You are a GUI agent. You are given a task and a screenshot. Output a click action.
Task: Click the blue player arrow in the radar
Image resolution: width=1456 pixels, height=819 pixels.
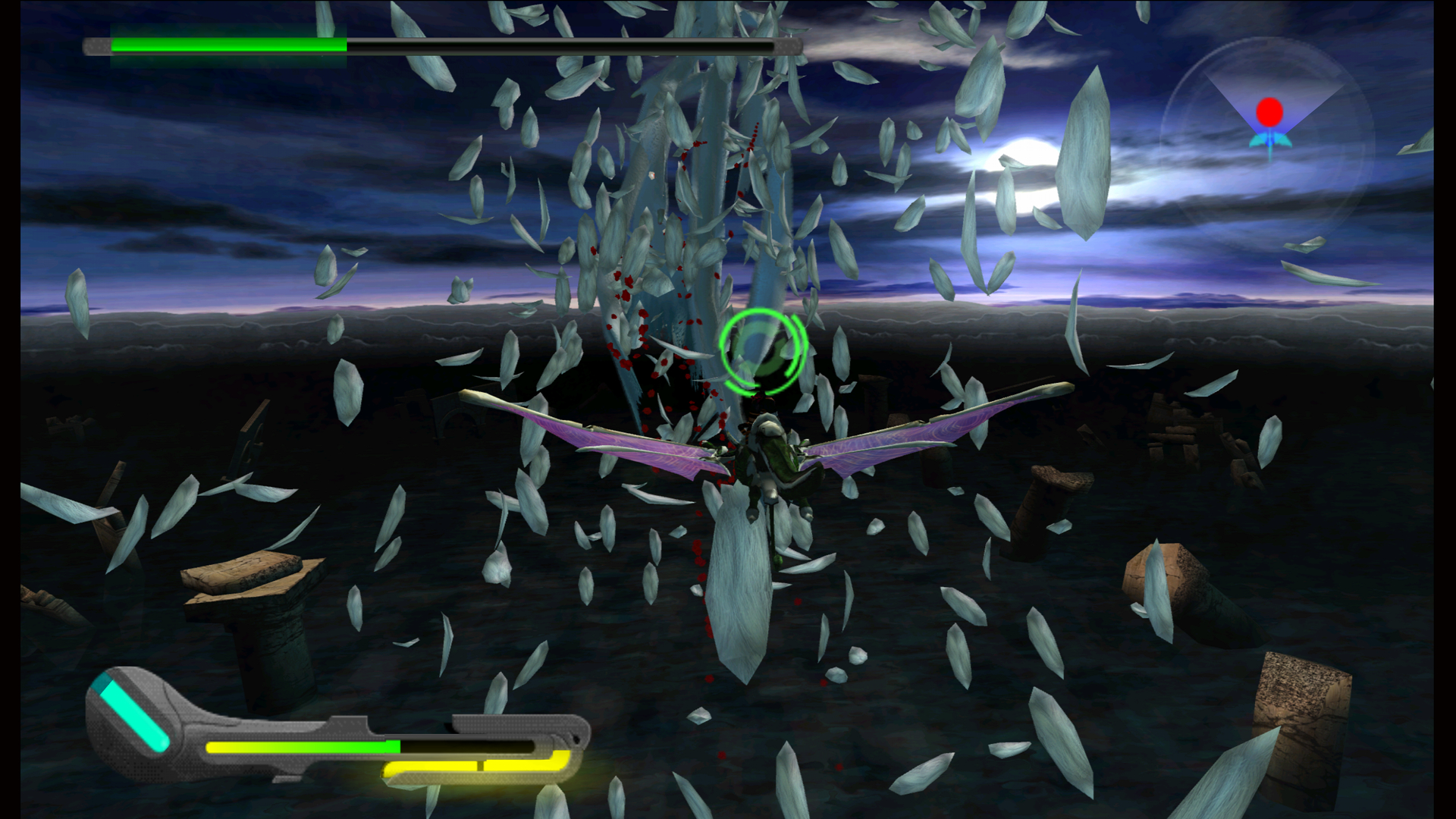[x=1269, y=140]
